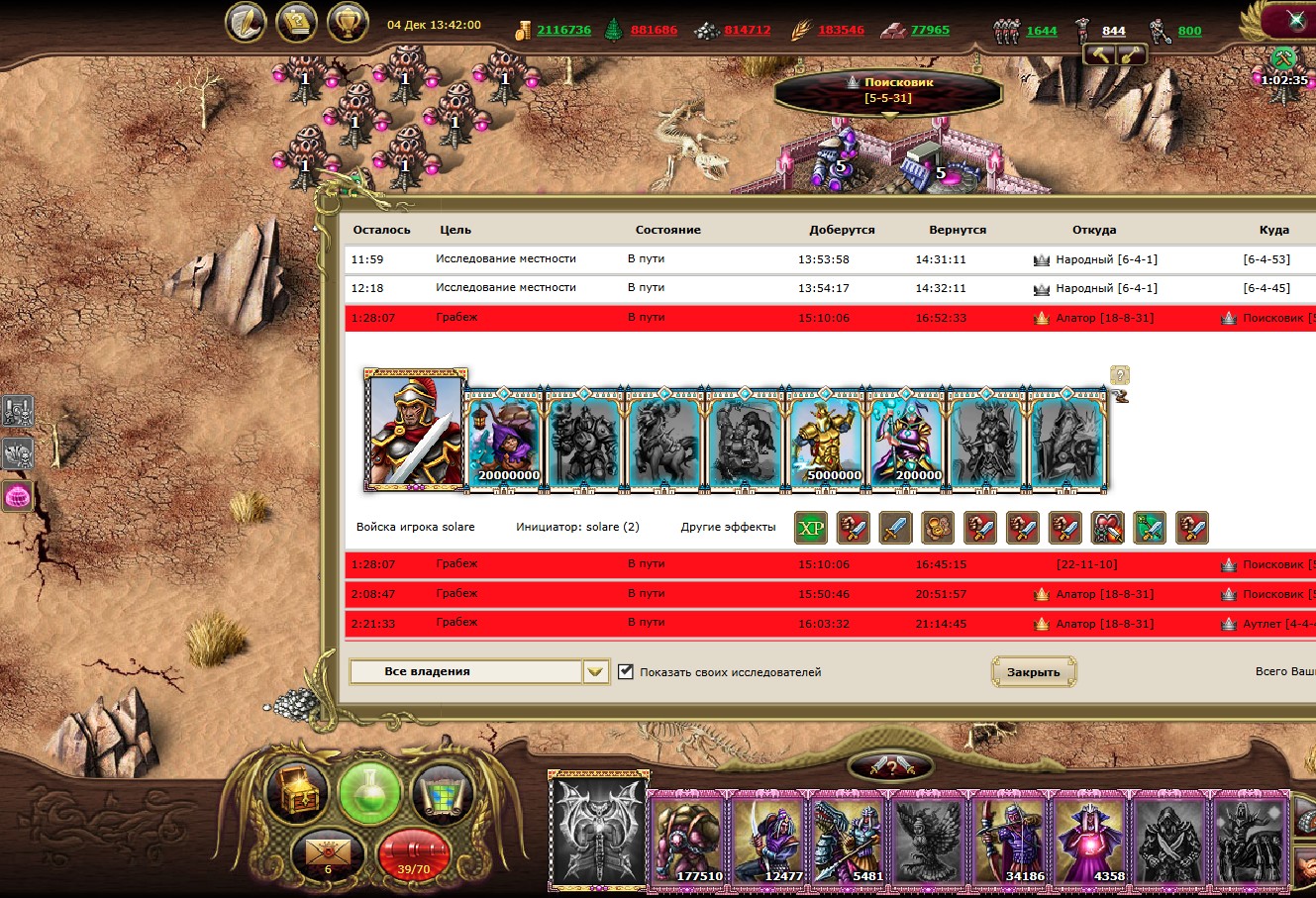Select the 11:59 exploration row

point(693,259)
